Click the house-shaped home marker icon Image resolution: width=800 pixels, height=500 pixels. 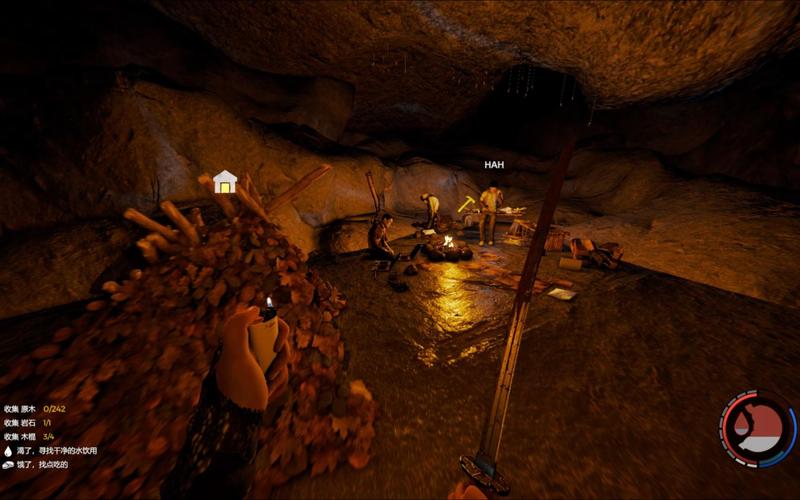pos(225,181)
